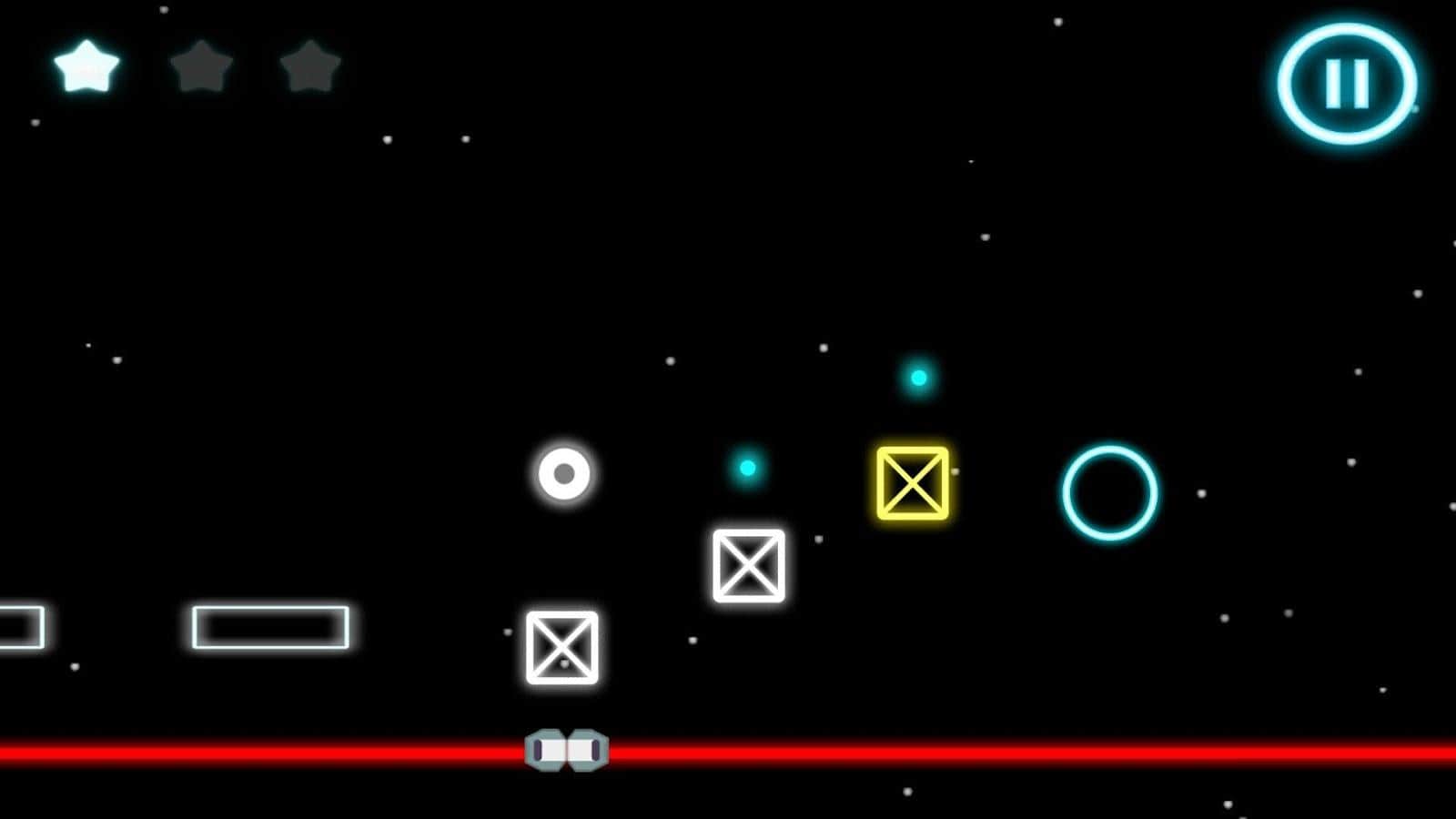Tap the small cyan dot near the yellow box
The height and width of the screenshot is (819, 1456).
[747, 467]
